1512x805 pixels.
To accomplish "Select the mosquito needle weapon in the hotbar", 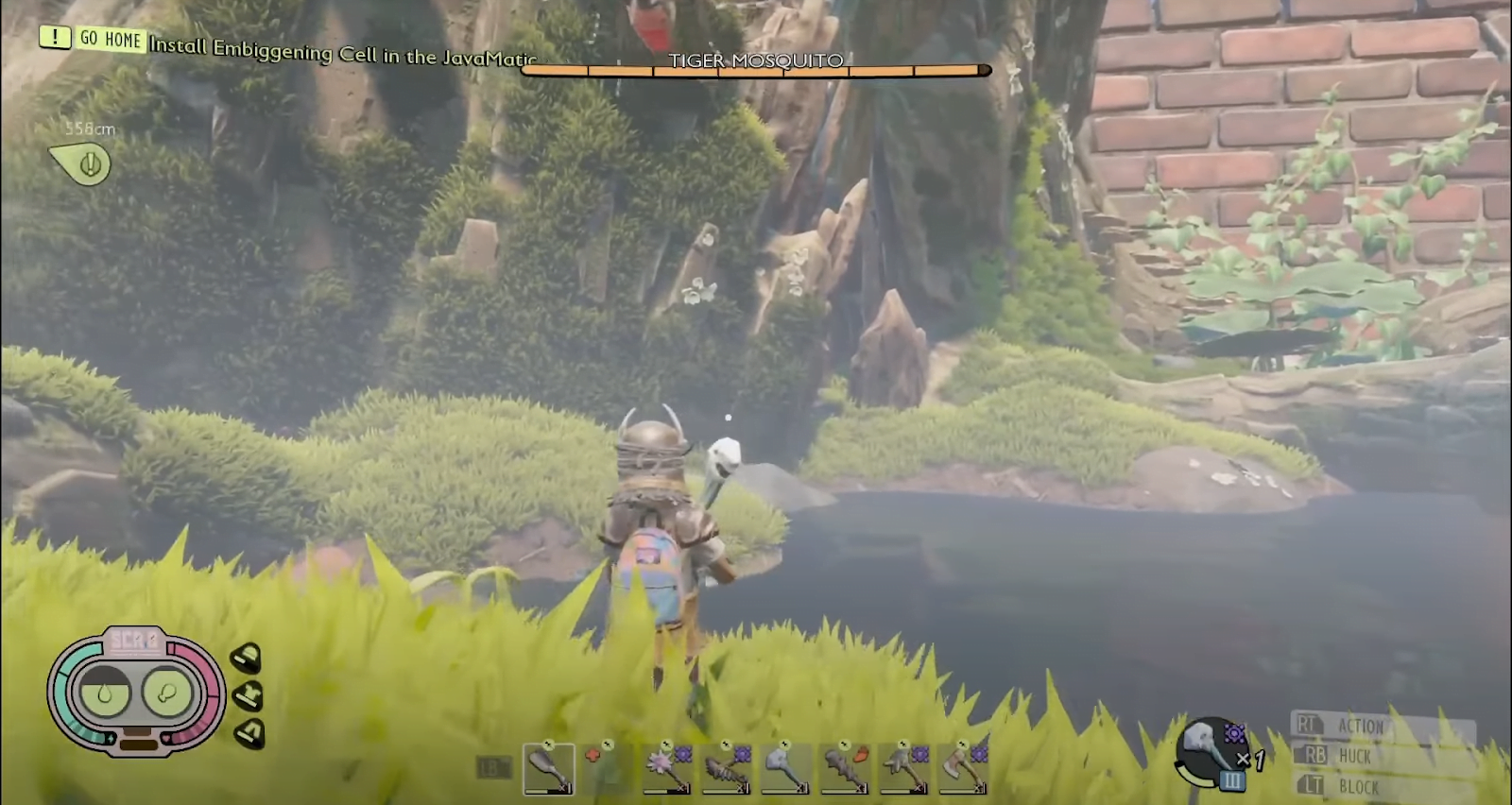I will [x=725, y=767].
